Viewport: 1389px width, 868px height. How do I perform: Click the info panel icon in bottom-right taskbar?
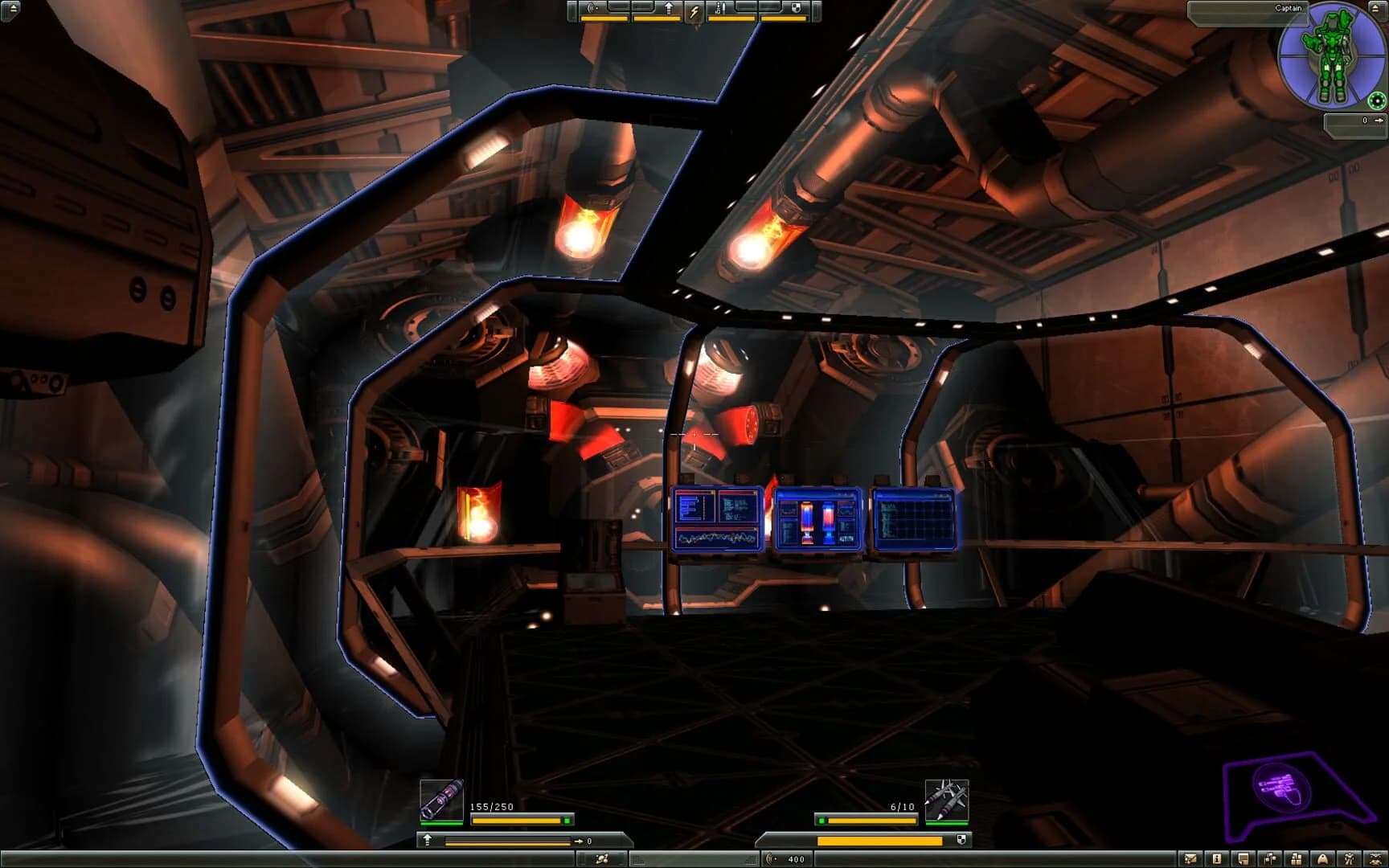pos(1217,859)
